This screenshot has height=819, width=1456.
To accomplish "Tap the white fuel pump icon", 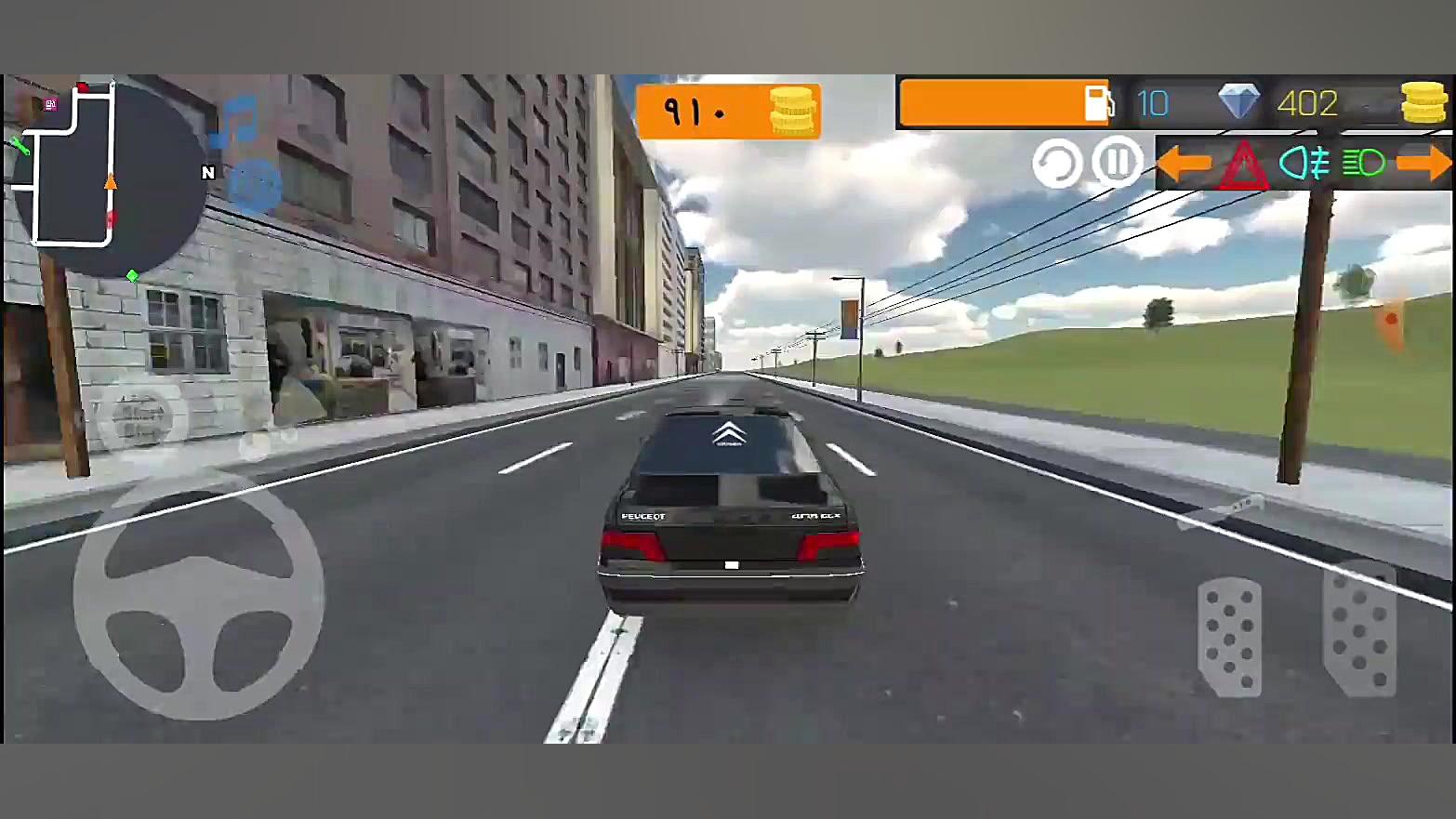I will tap(1097, 102).
